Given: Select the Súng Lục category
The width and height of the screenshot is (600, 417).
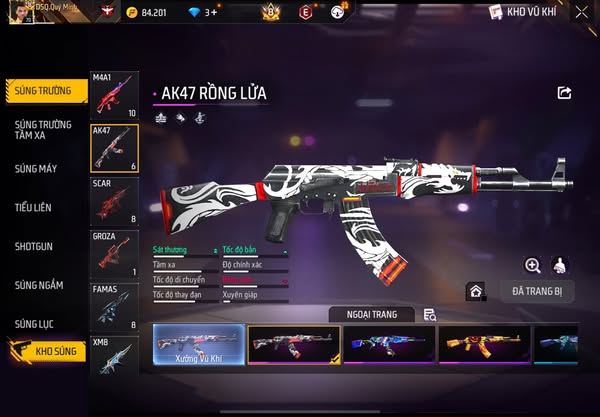Looking at the screenshot, I should click(35, 324).
